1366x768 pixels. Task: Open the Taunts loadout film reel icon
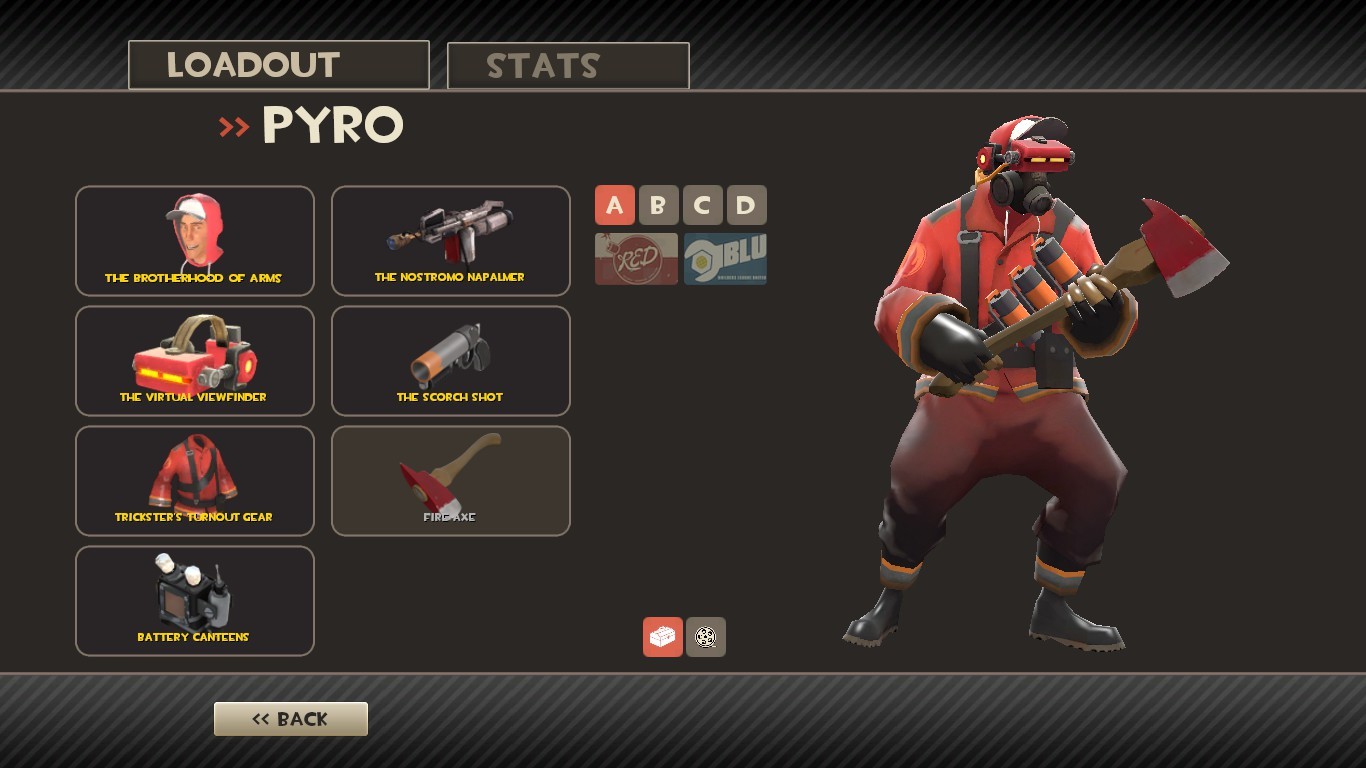coord(706,637)
